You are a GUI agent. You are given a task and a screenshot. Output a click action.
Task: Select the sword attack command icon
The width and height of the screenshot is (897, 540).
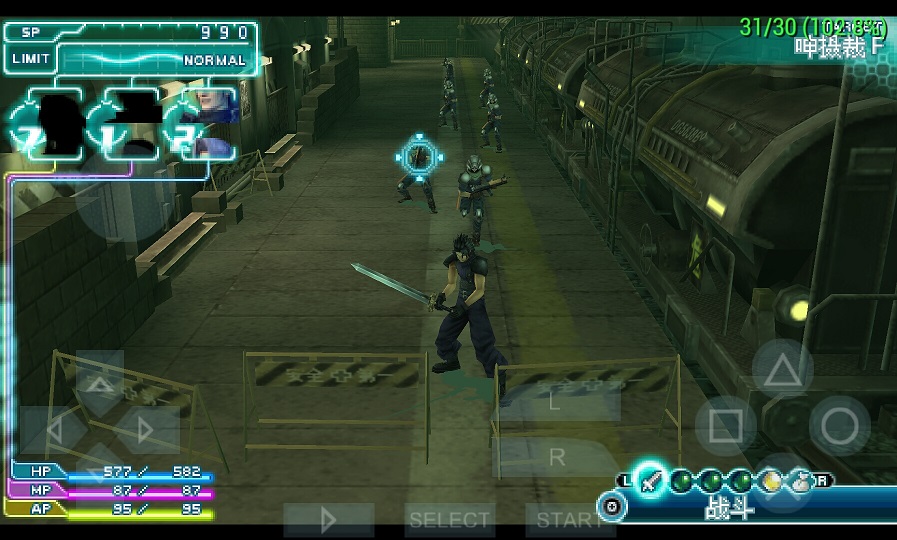coord(651,481)
